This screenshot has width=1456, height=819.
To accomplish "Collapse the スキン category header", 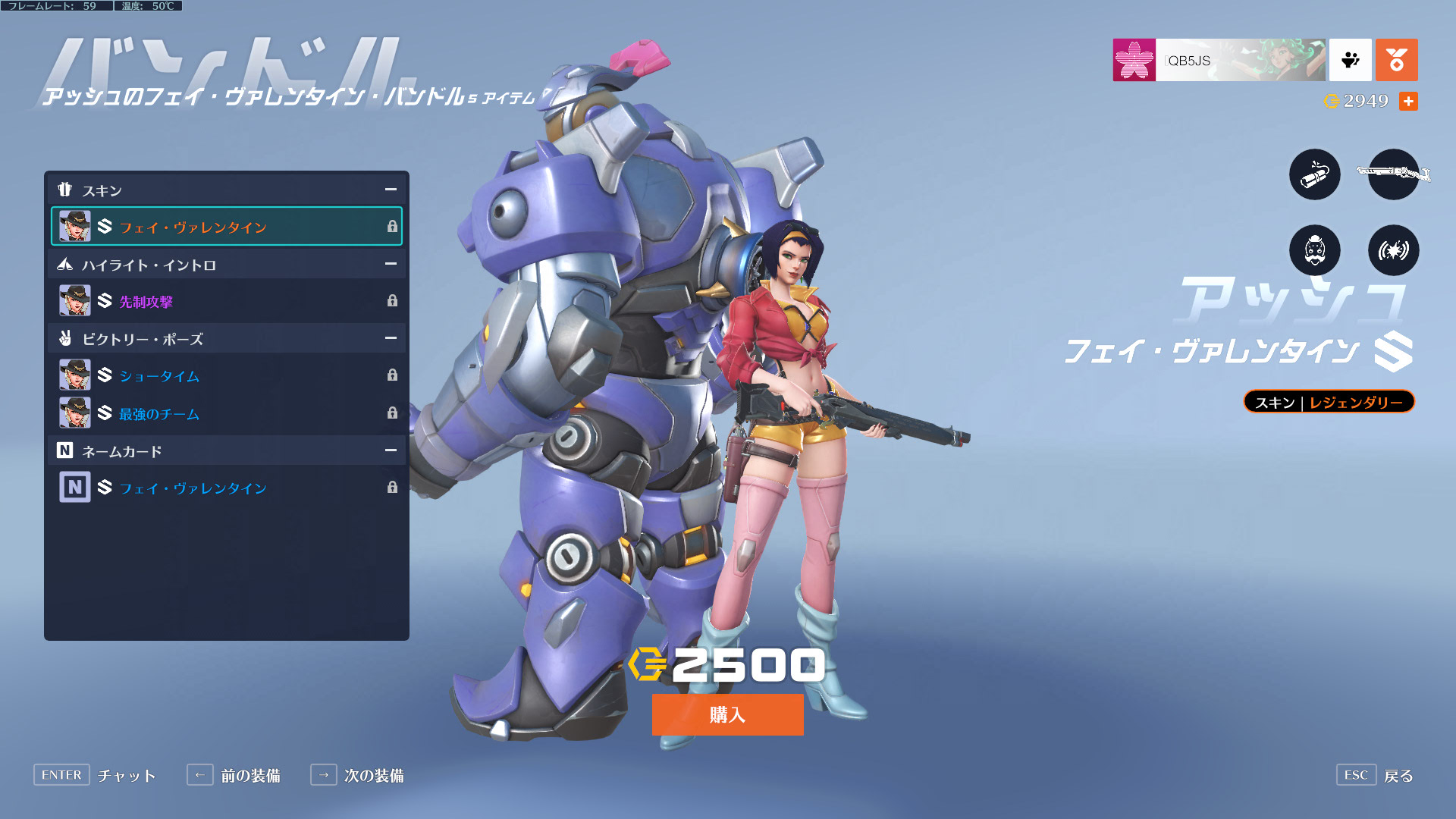I will (x=391, y=190).
